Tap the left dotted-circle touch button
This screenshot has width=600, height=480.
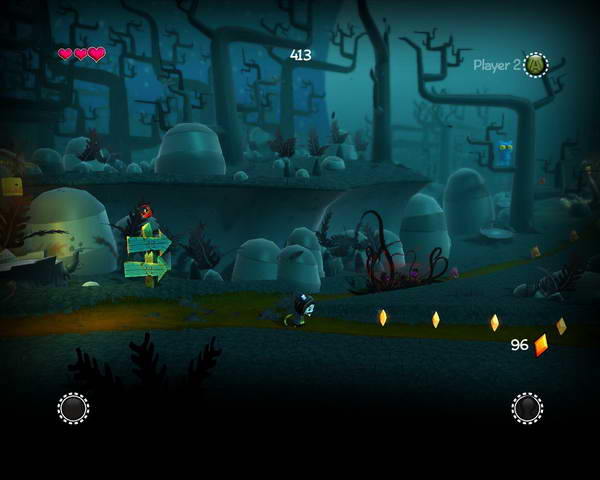click(x=73, y=408)
